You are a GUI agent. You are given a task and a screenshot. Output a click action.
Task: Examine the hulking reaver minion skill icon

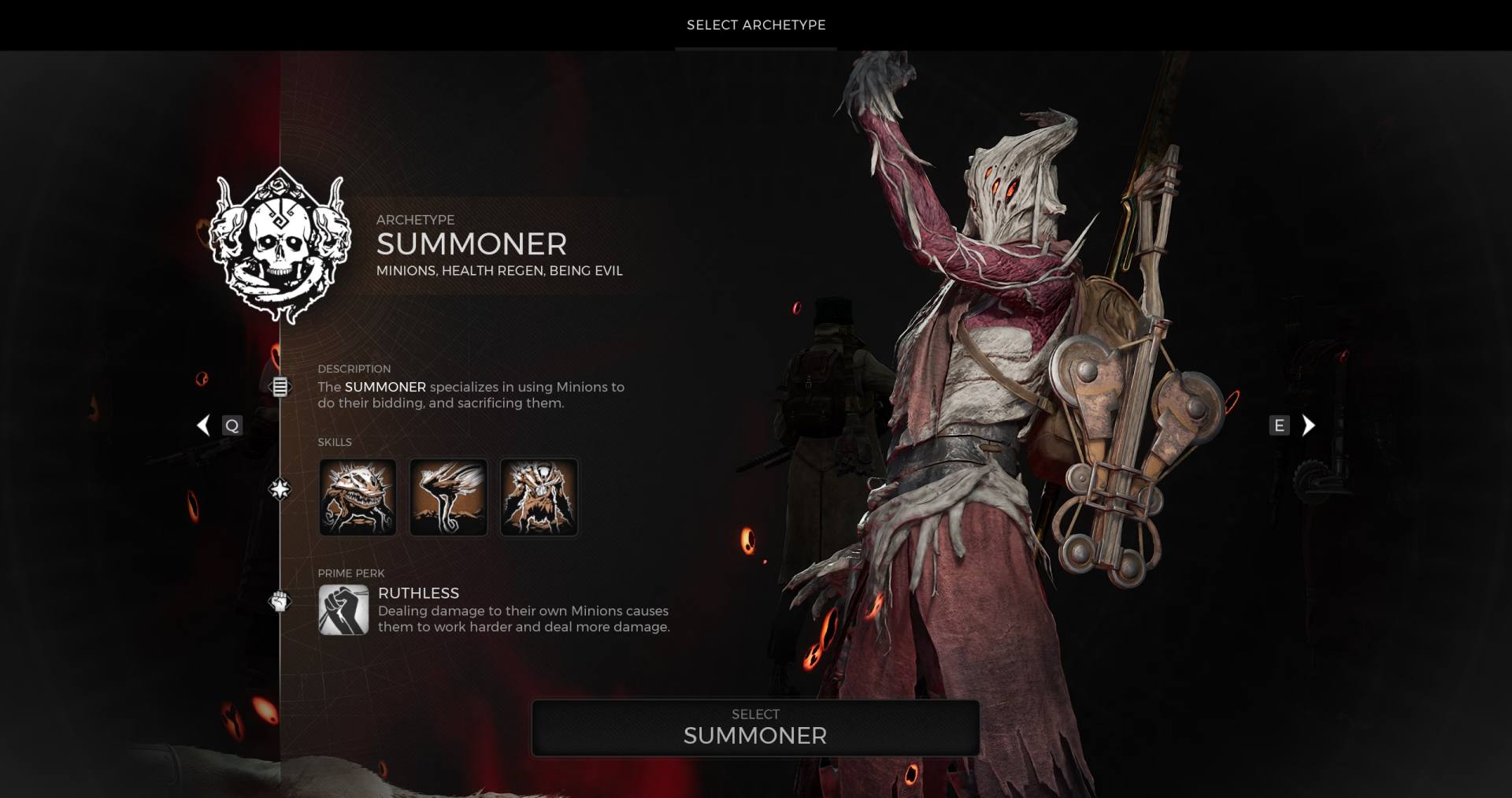(x=539, y=497)
